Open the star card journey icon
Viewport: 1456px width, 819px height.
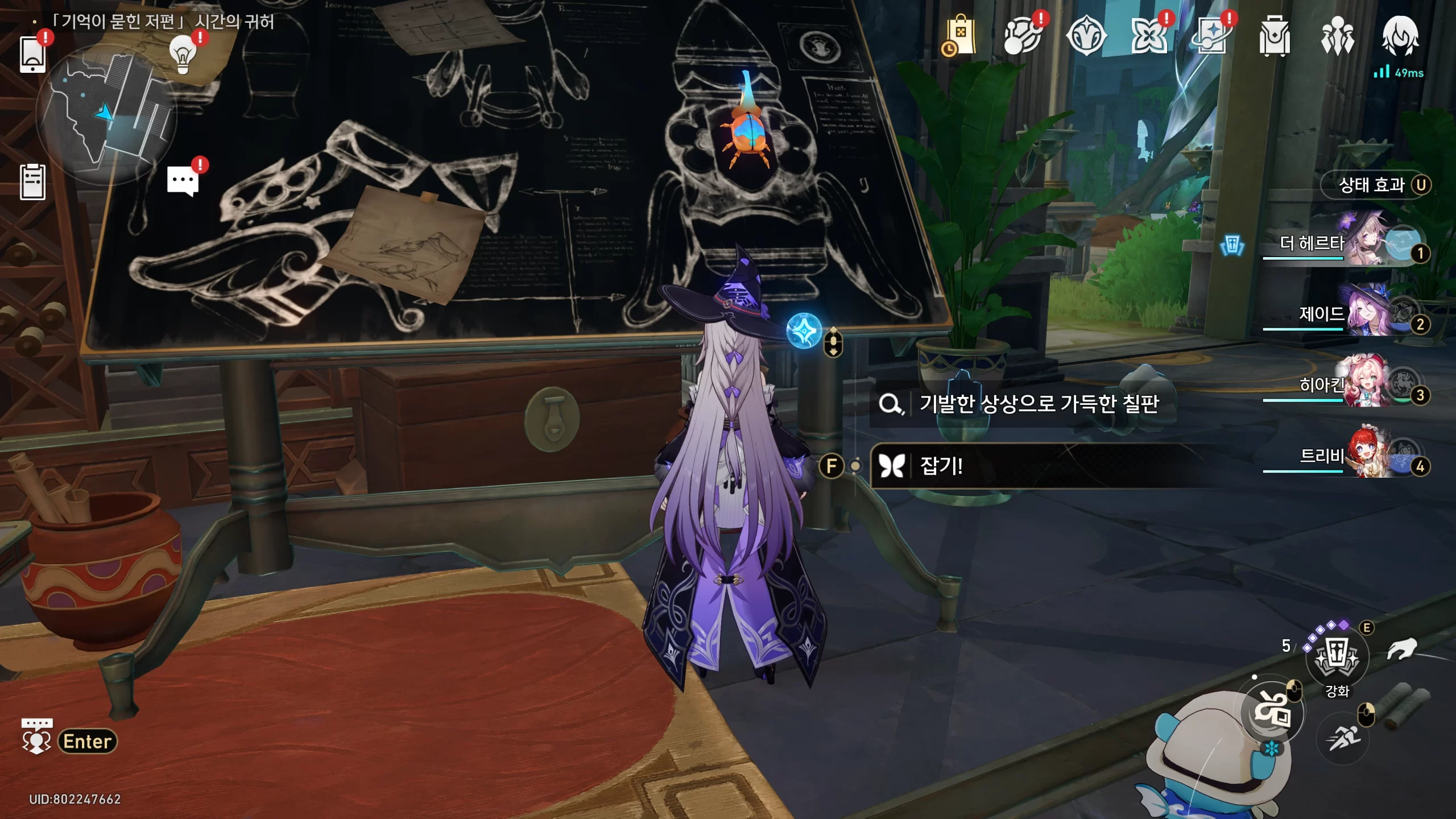coord(1211,36)
